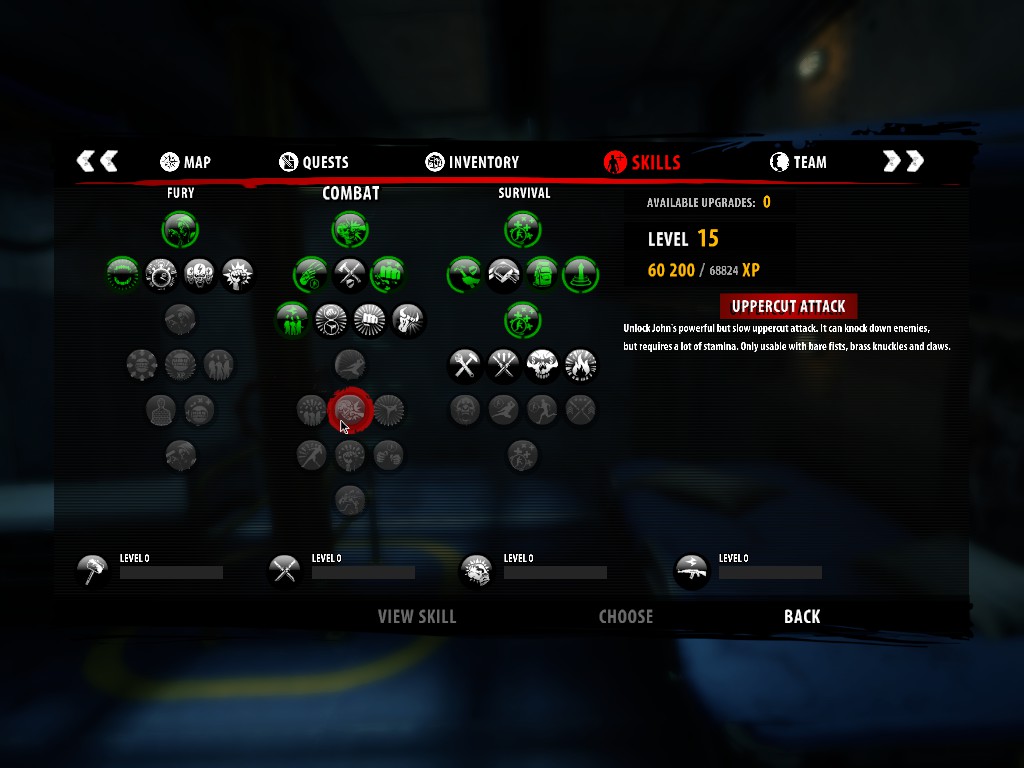
Task: Choose the dollar-eyed skull Survival skill
Action: pyautogui.click(x=541, y=365)
